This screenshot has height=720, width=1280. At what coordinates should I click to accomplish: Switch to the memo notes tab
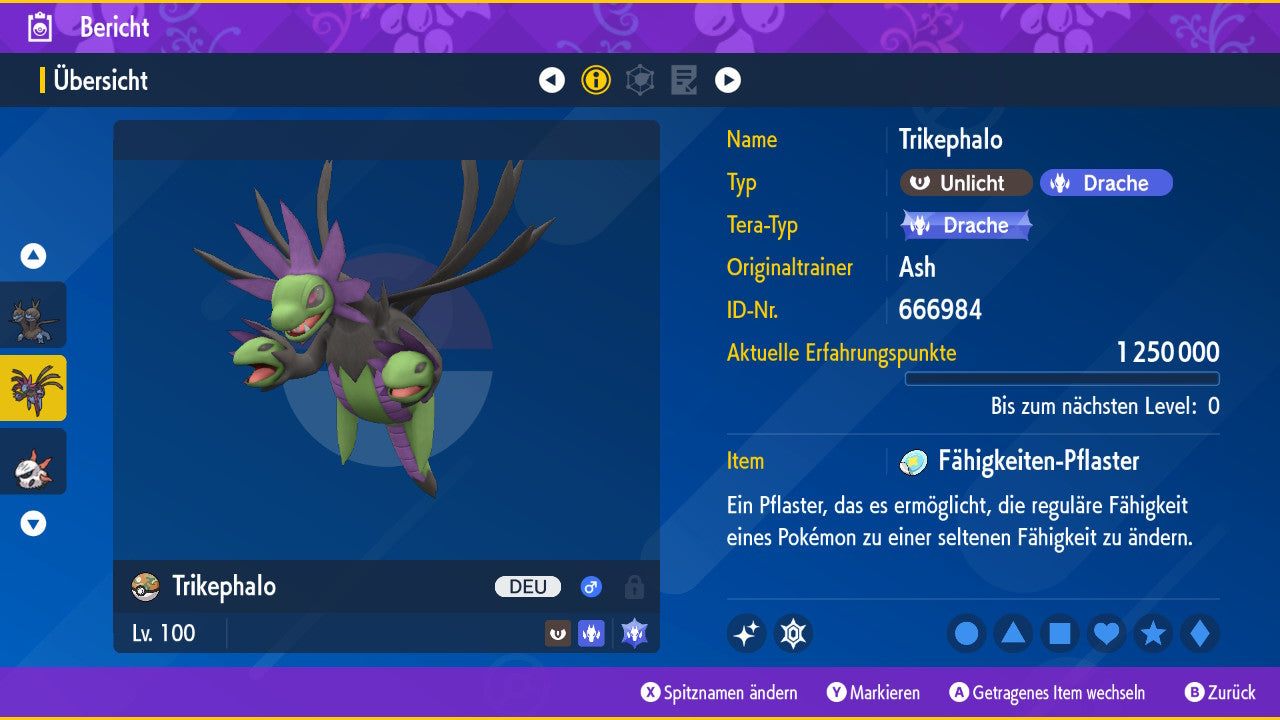coord(684,80)
